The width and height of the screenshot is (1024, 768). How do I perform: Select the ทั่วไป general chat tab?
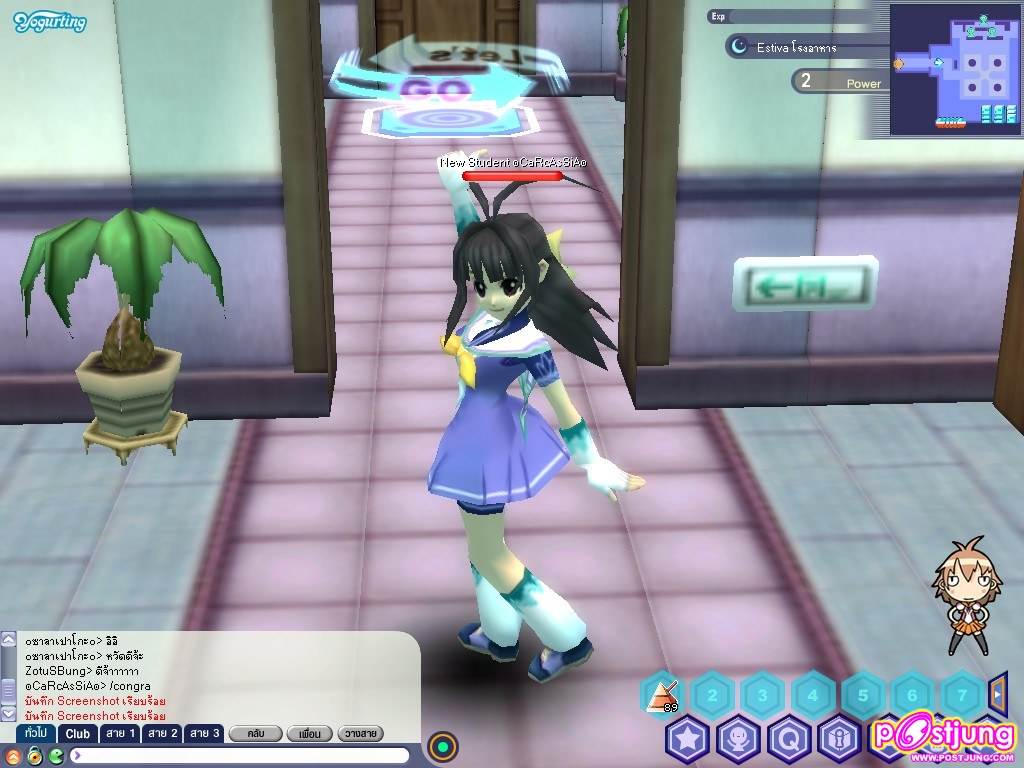34,734
